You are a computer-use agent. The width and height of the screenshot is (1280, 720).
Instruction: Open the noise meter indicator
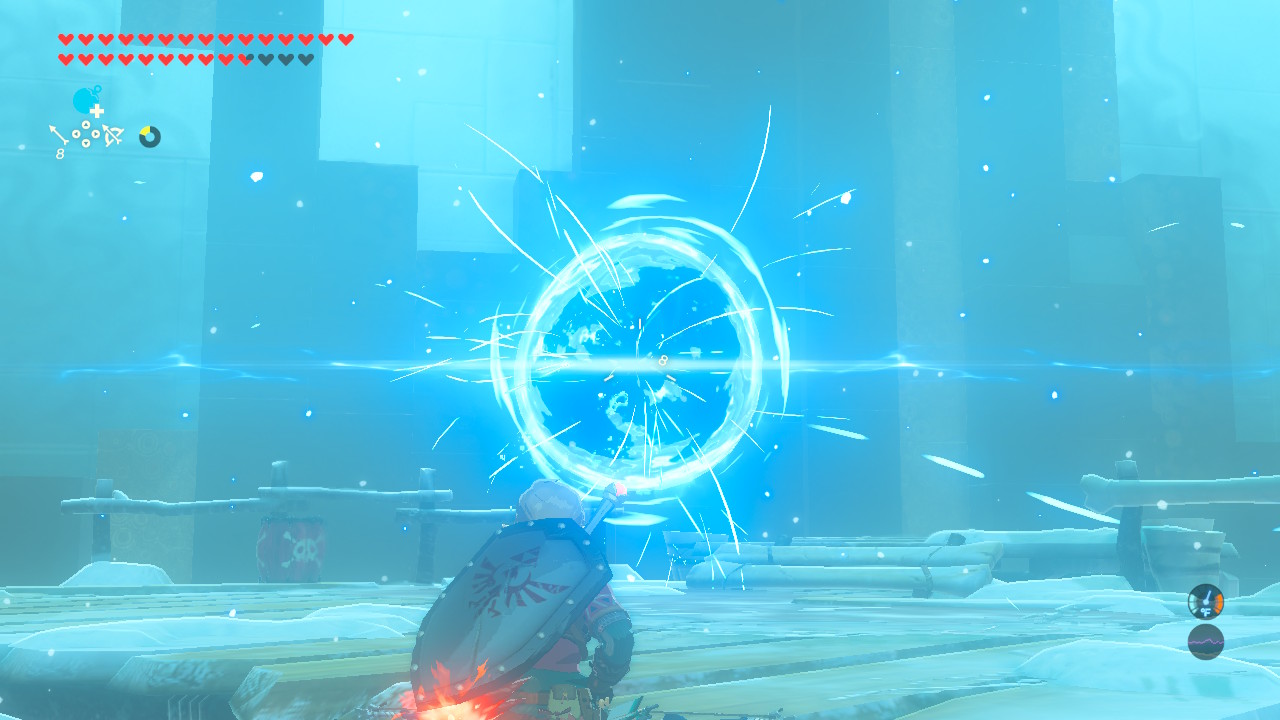[x=1206, y=641]
